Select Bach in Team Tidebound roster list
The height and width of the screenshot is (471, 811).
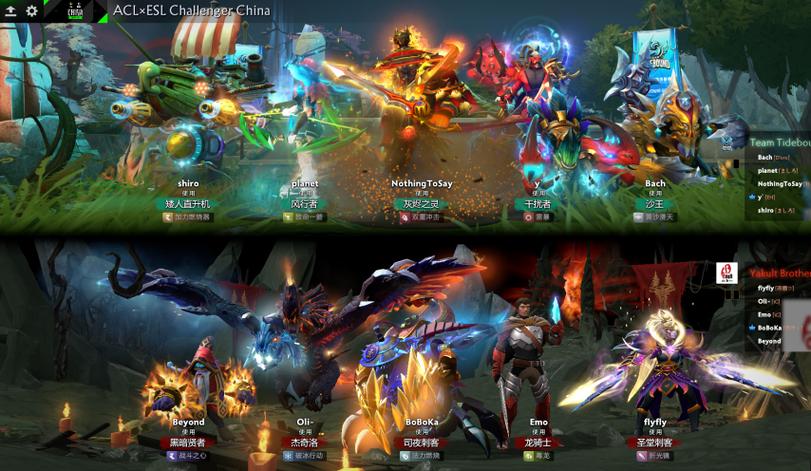click(766, 157)
